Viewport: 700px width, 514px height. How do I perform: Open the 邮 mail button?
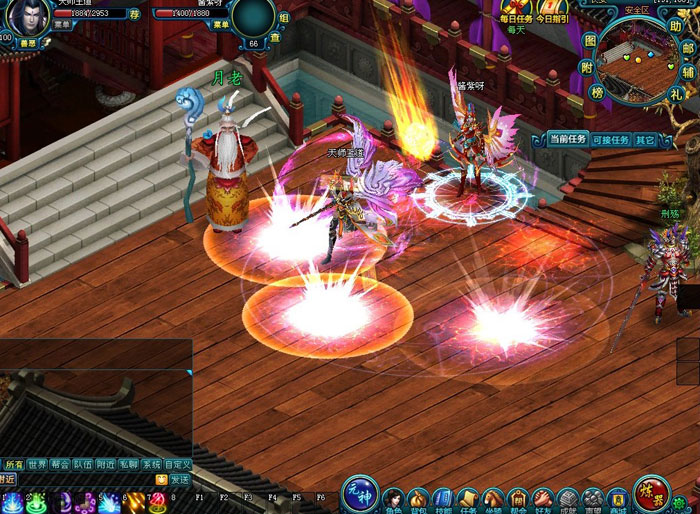689,47
